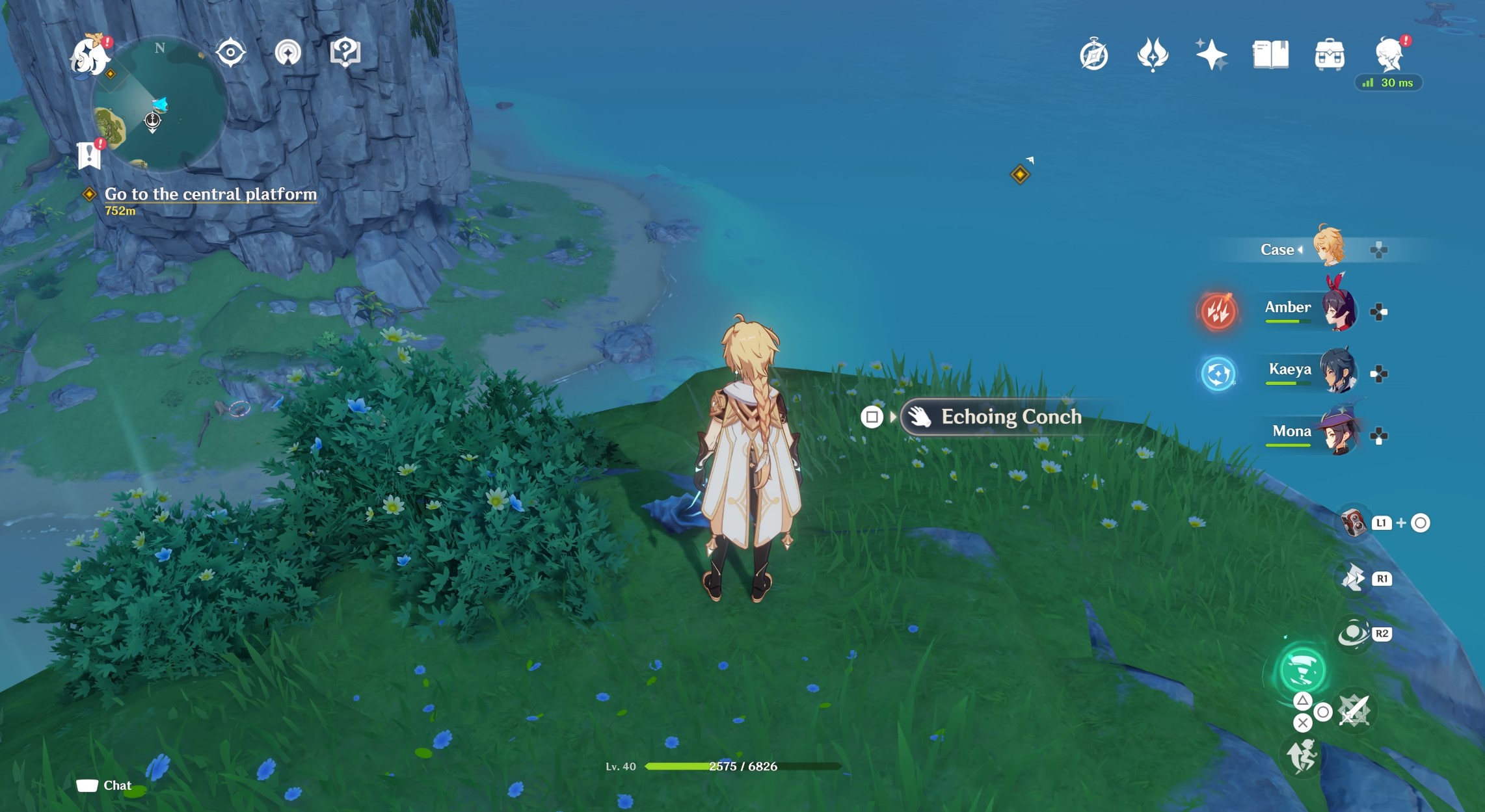1485x812 pixels.
Task: Open the Wish star icon
Action: [1211, 55]
